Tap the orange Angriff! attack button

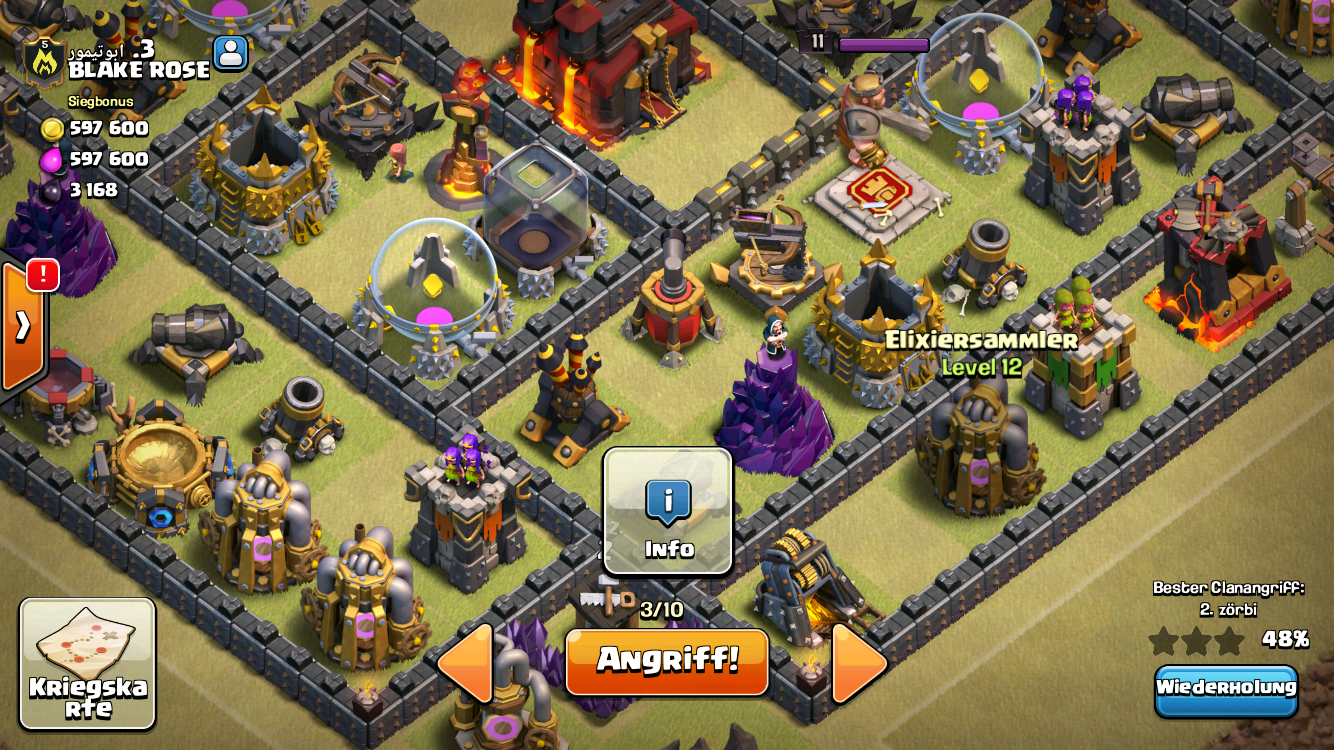pyautogui.click(x=667, y=661)
